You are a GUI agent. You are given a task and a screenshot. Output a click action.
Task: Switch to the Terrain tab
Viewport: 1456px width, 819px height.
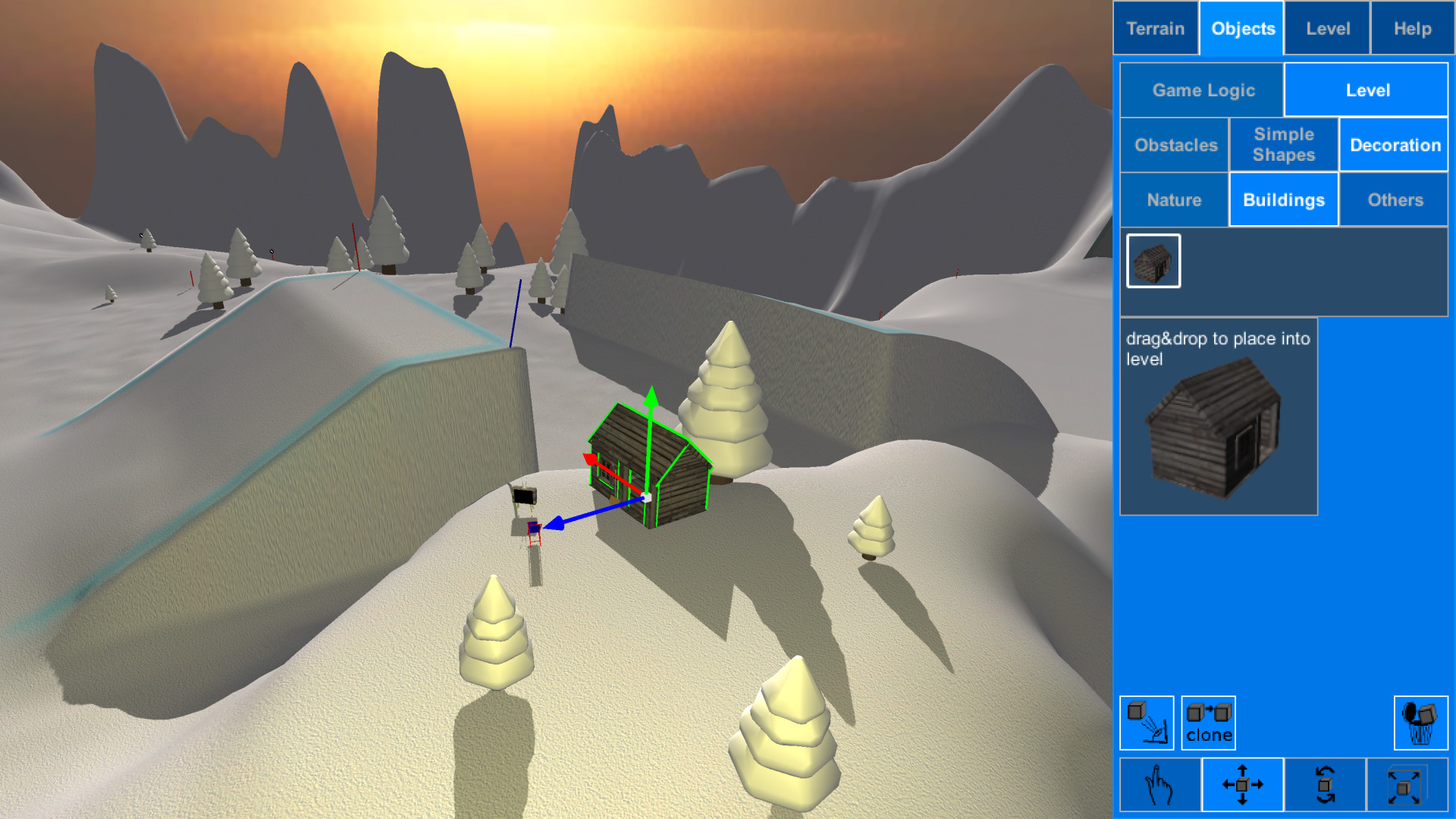pyautogui.click(x=1155, y=28)
